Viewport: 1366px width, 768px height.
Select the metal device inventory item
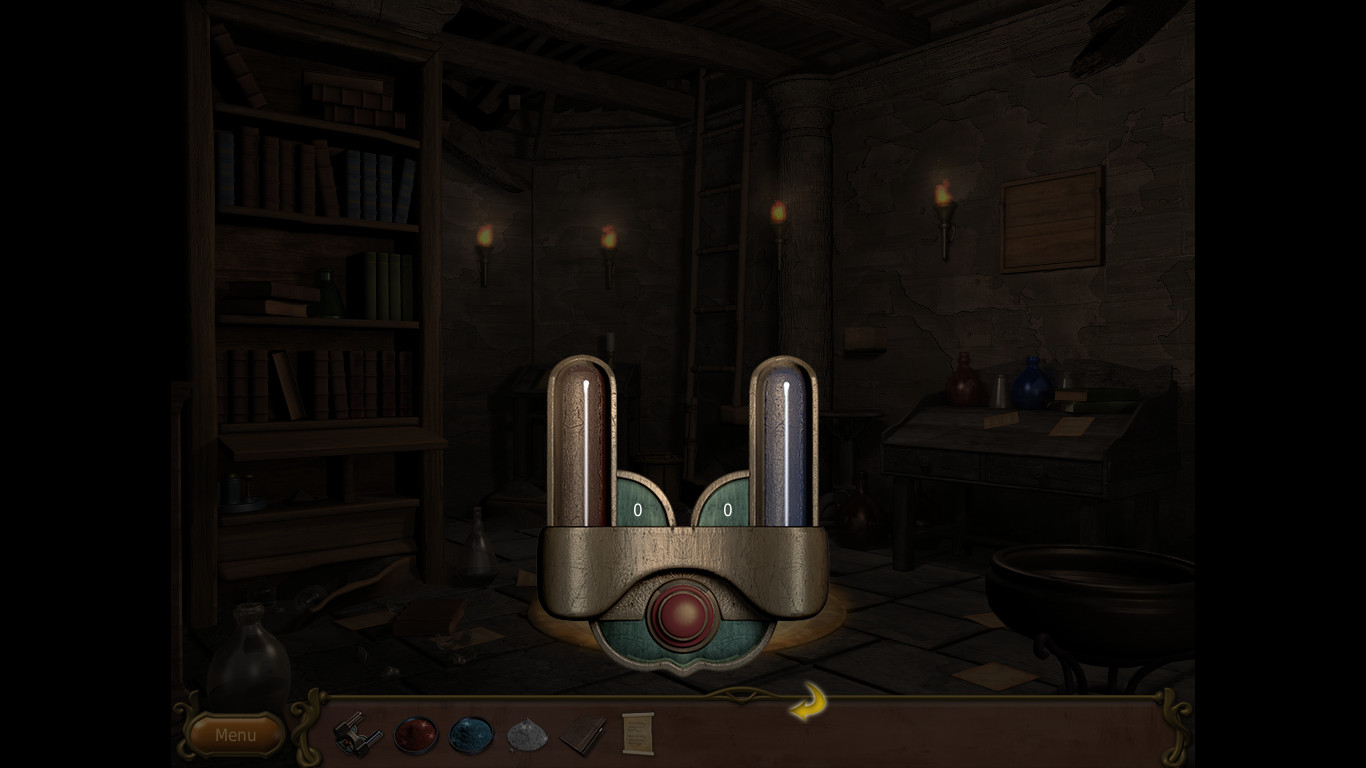[x=357, y=734]
